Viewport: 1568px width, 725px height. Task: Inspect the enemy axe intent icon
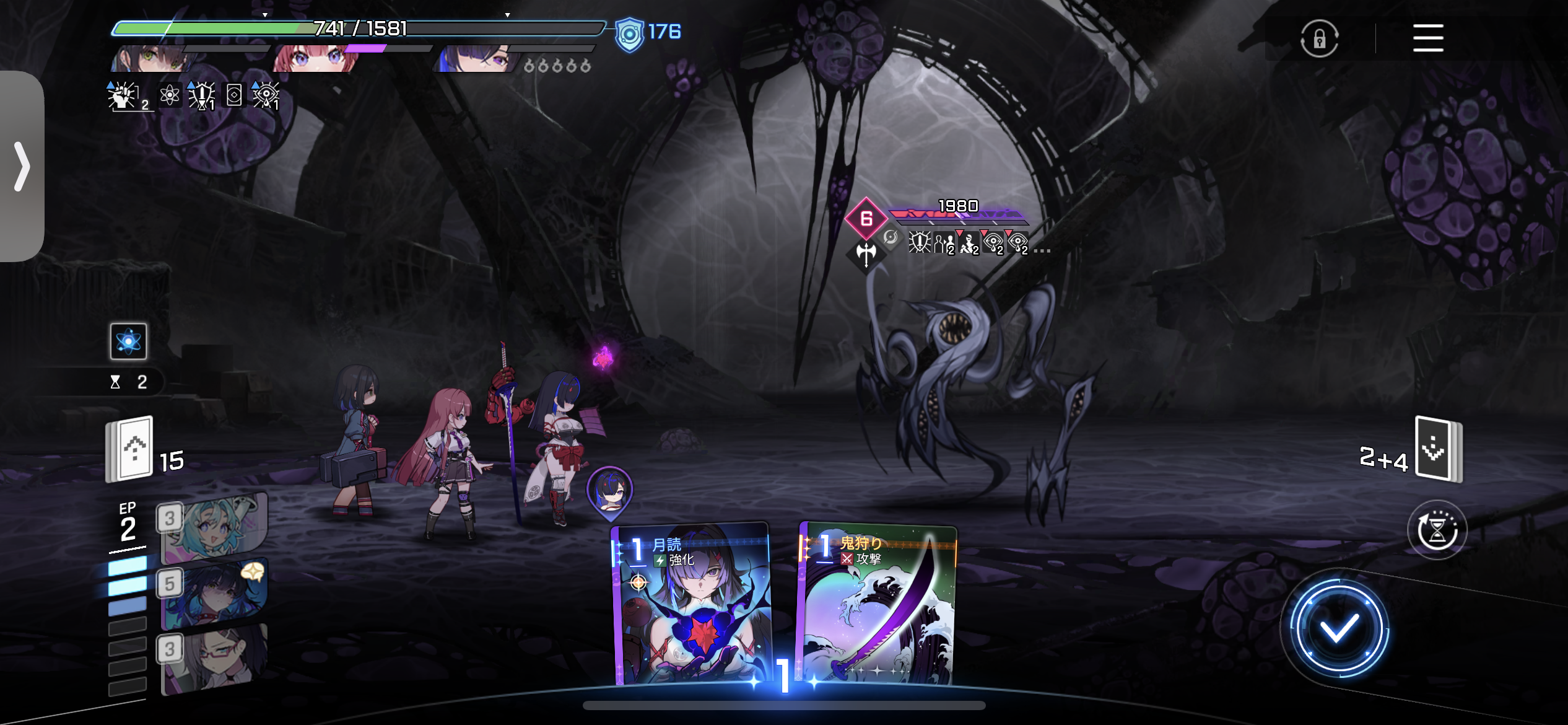pyautogui.click(x=866, y=253)
